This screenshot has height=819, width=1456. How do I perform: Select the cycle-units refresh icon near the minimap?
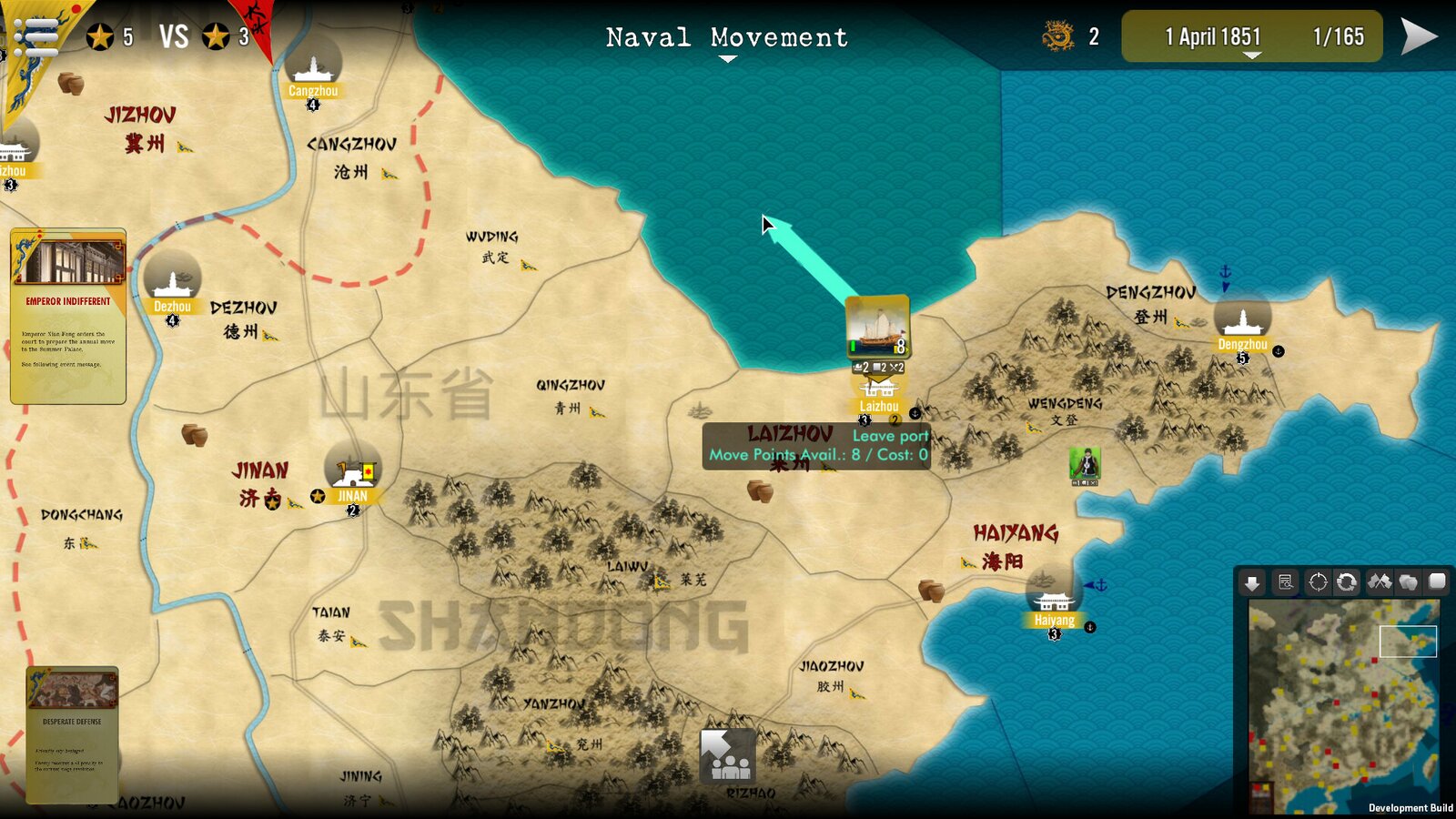(x=1346, y=582)
